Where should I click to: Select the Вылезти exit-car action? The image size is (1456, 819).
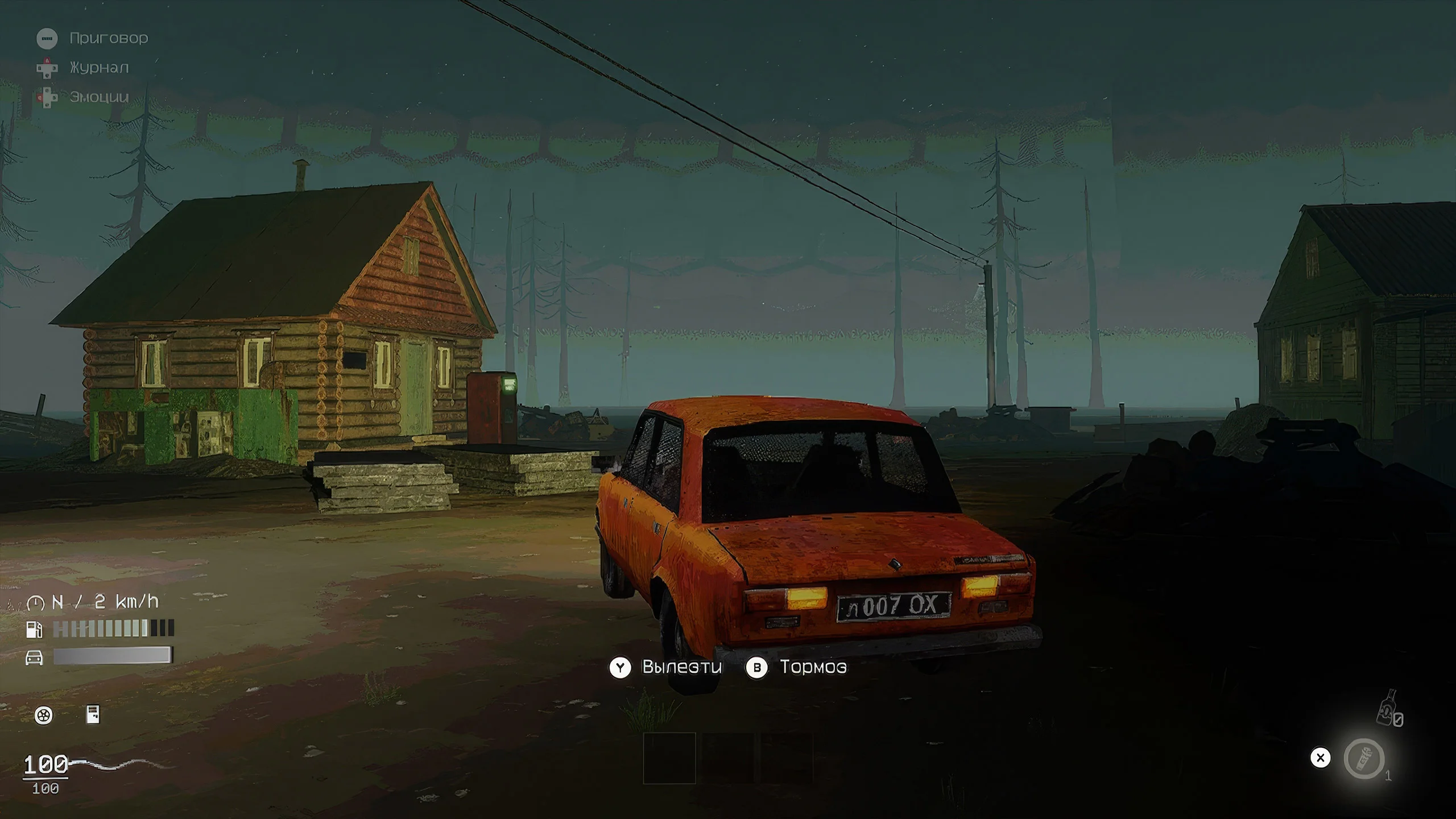(681, 667)
